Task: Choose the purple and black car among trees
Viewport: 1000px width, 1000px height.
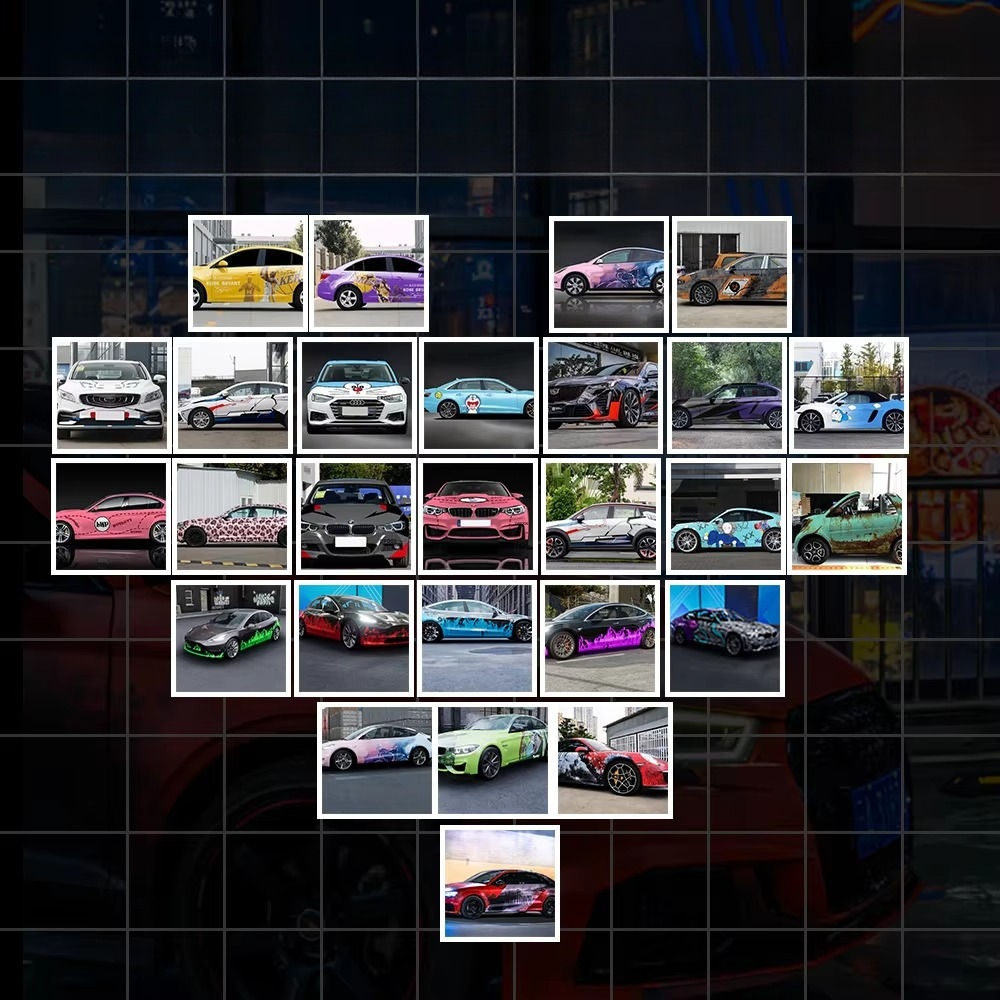Action: [x=726, y=395]
